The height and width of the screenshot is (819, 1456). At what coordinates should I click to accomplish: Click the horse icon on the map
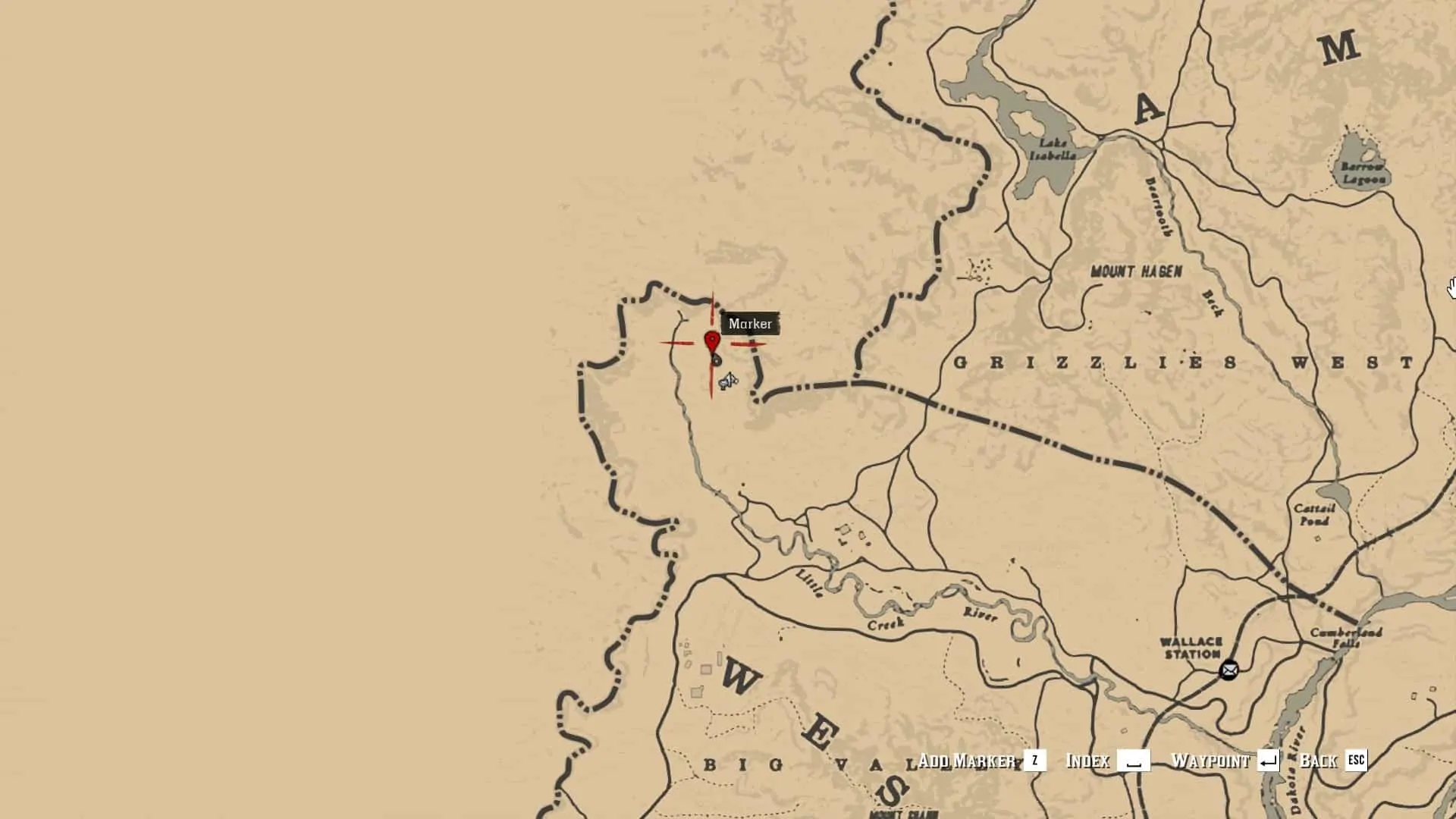(729, 380)
